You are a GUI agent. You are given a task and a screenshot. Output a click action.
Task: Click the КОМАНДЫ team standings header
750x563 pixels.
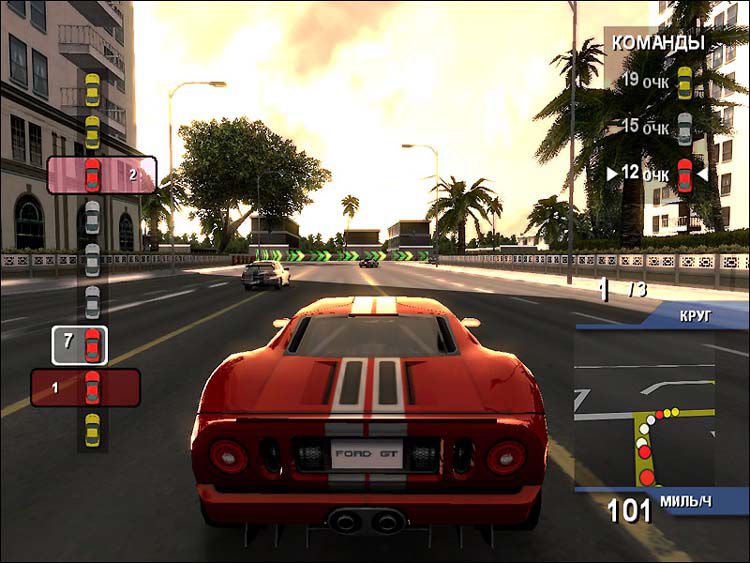coord(657,43)
